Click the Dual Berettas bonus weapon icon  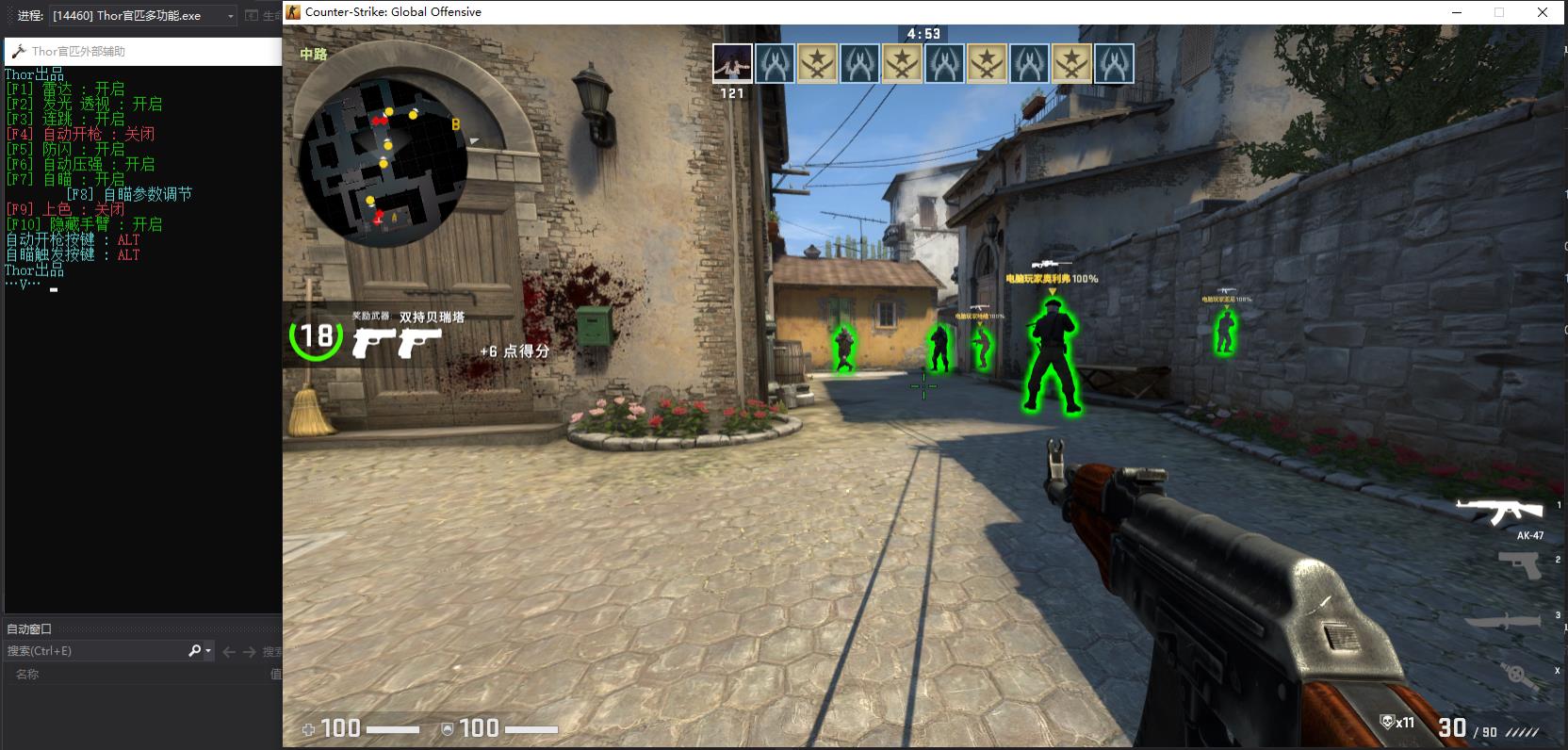(x=397, y=343)
